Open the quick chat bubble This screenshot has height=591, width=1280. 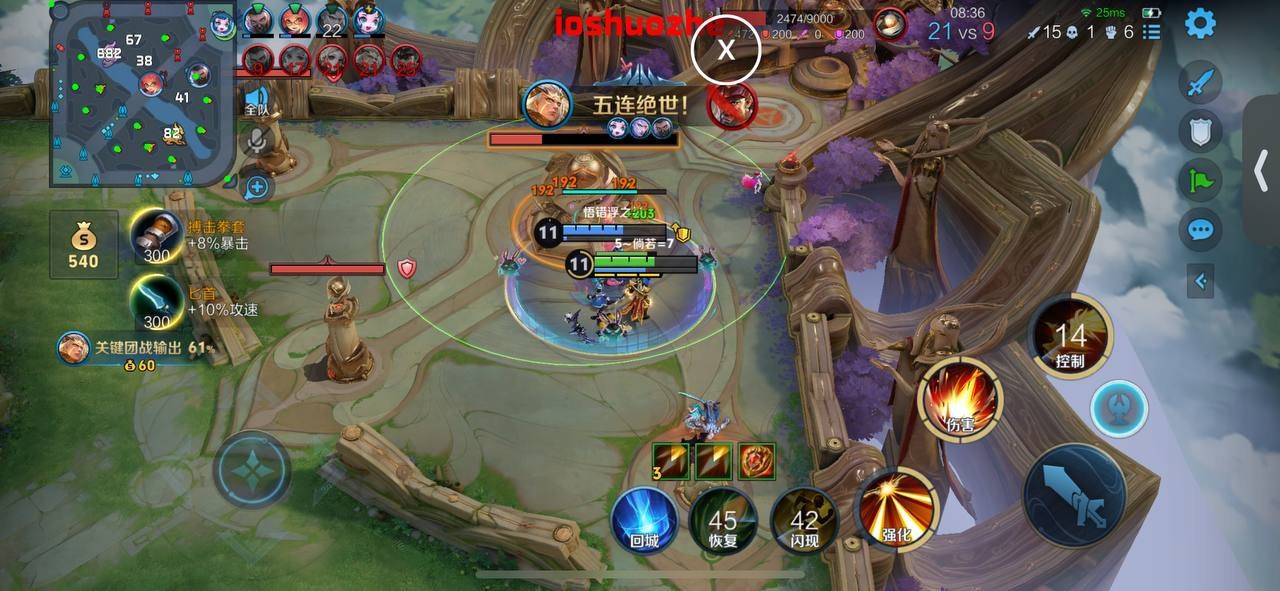1200,231
